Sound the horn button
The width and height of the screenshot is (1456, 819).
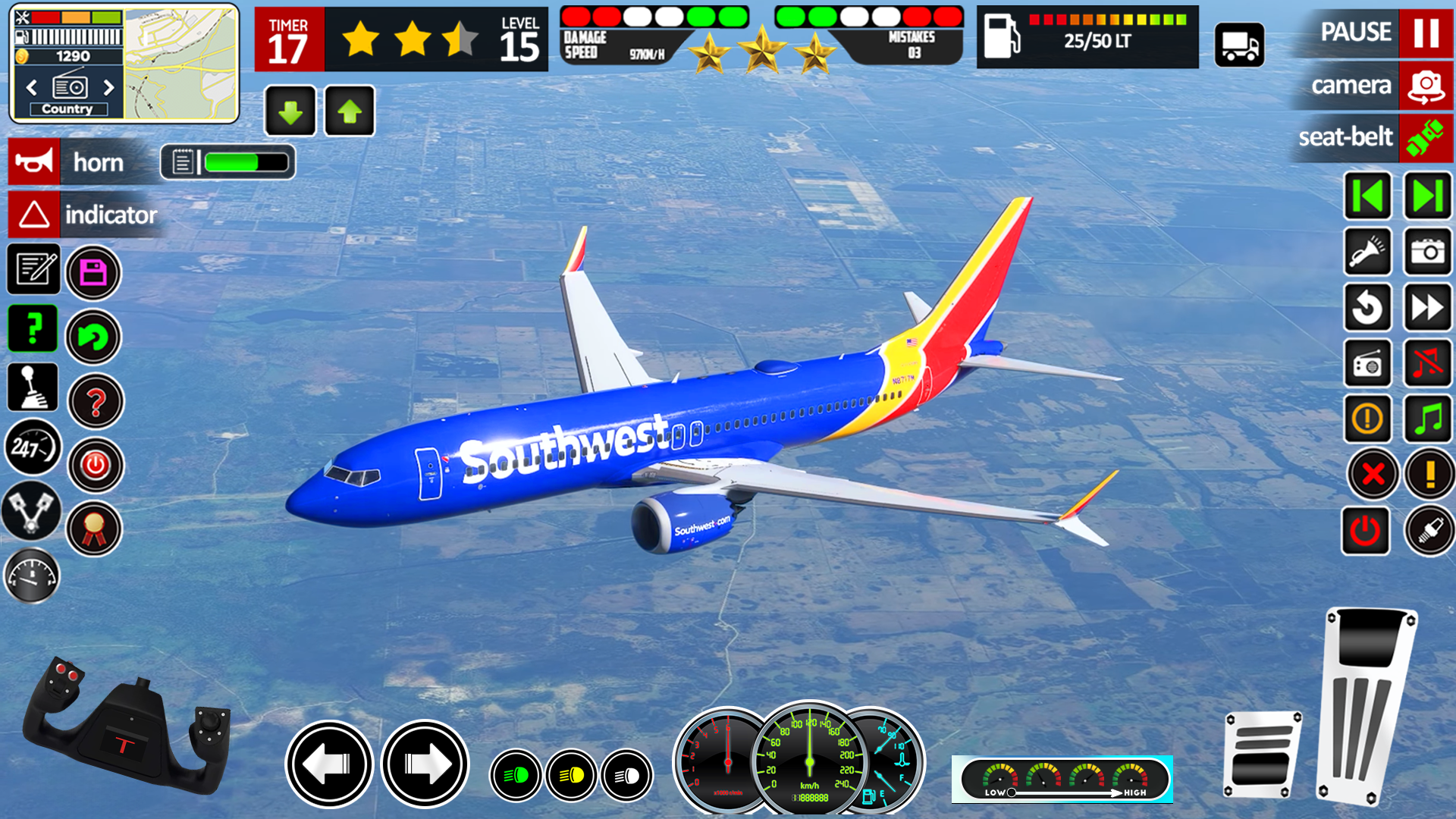[34, 162]
